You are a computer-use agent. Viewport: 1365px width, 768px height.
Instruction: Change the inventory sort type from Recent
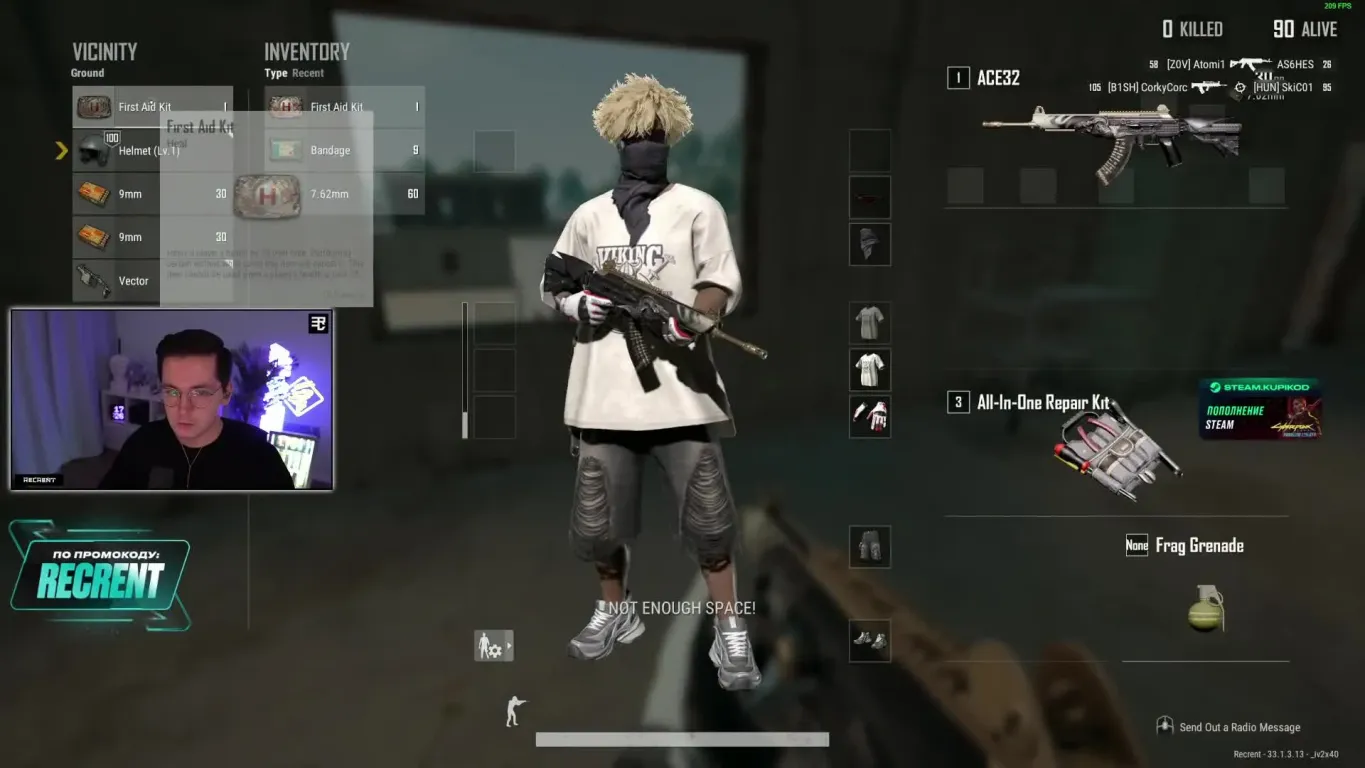(x=307, y=73)
